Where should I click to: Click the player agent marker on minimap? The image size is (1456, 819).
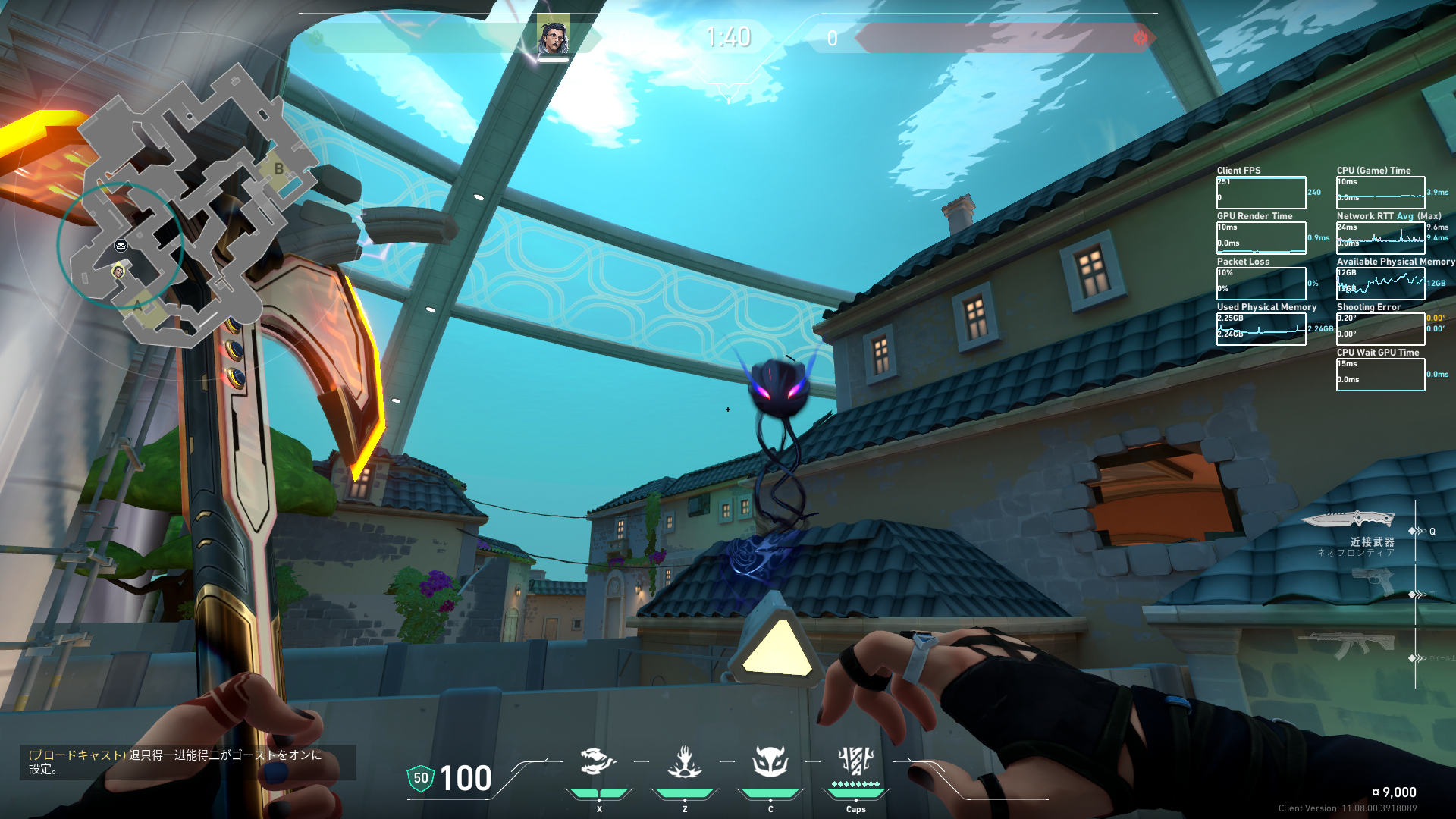(x=118, y=271)
